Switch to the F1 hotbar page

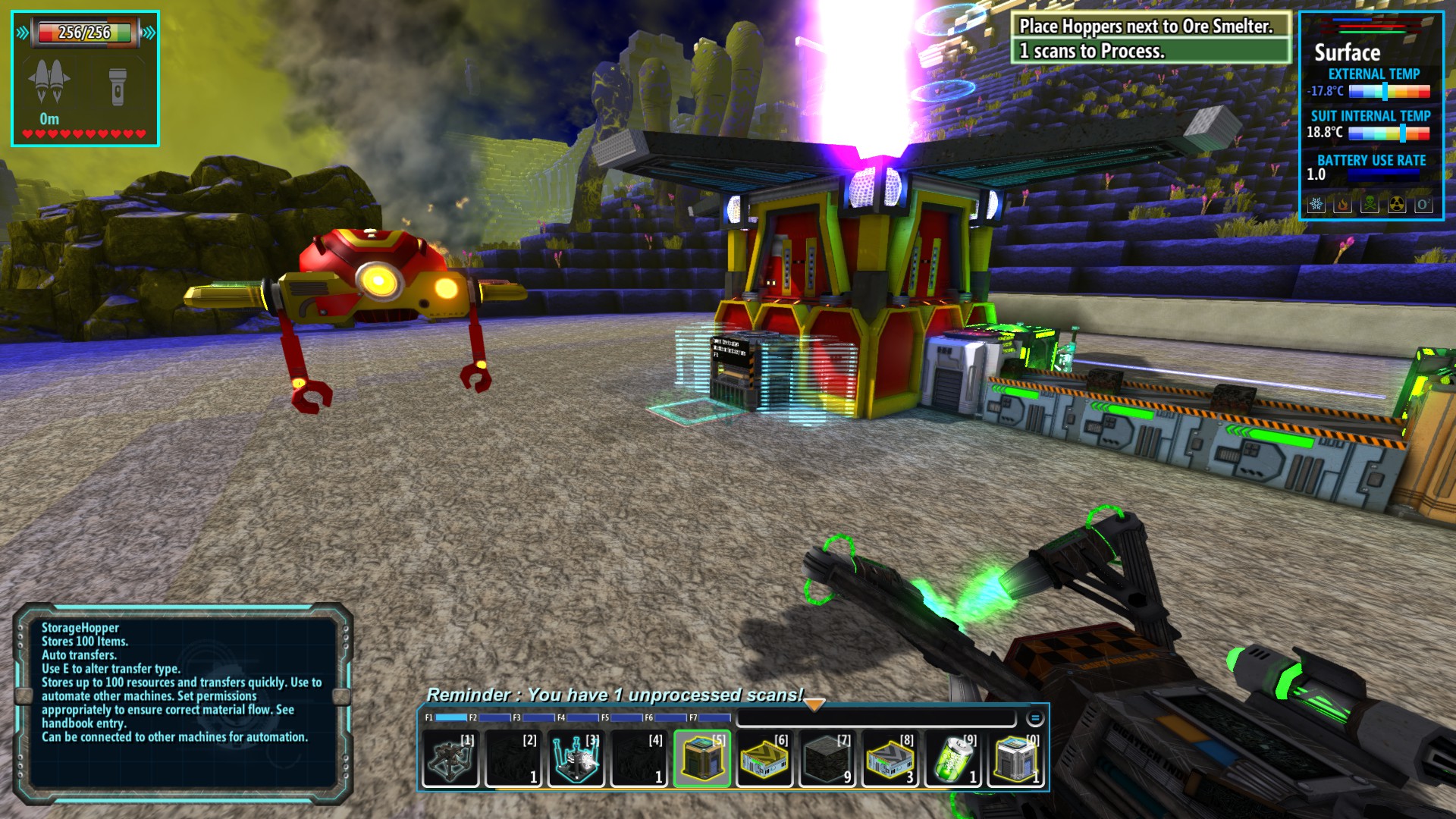(446, 717)
